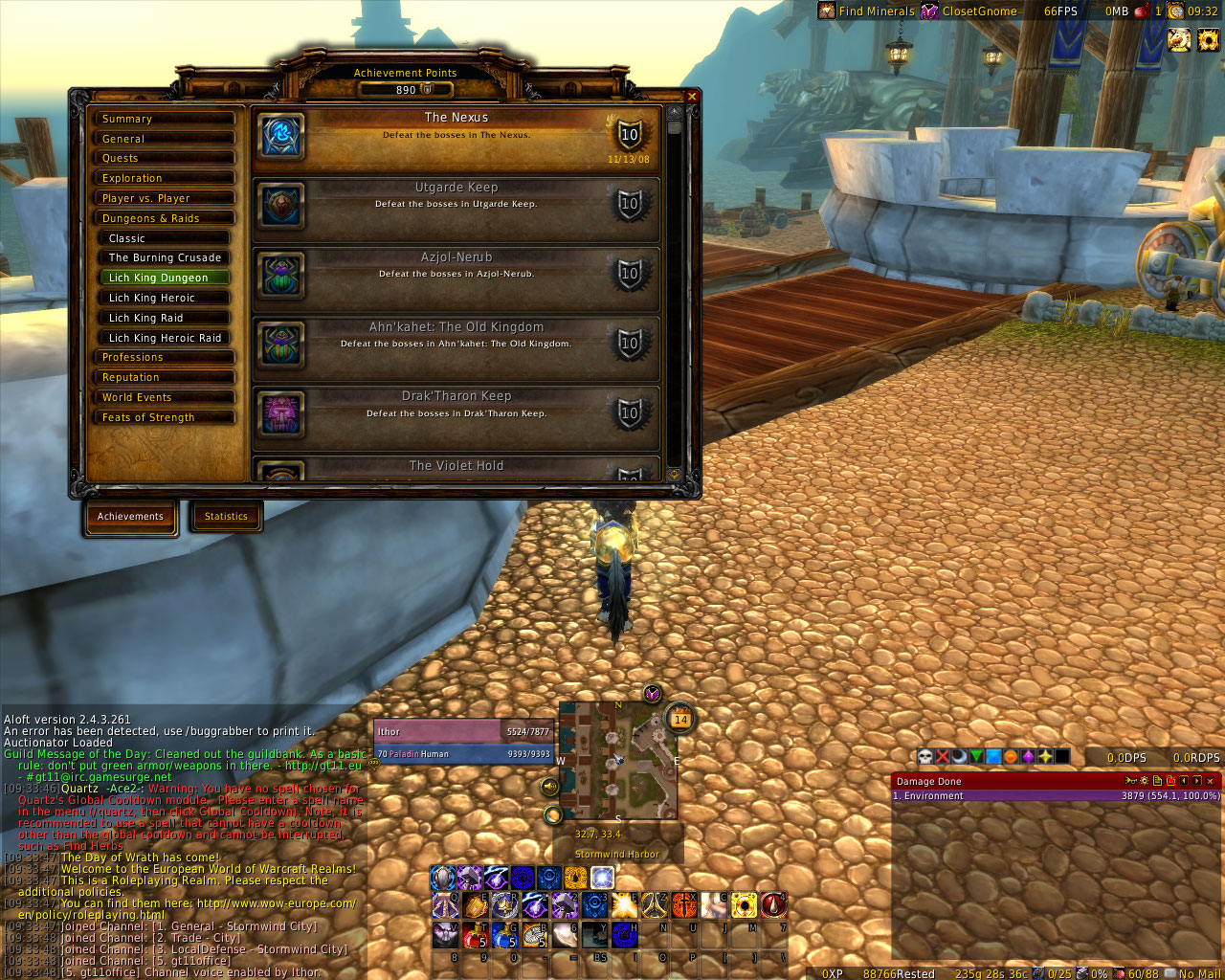Switch to the Statistics tab

226,517
